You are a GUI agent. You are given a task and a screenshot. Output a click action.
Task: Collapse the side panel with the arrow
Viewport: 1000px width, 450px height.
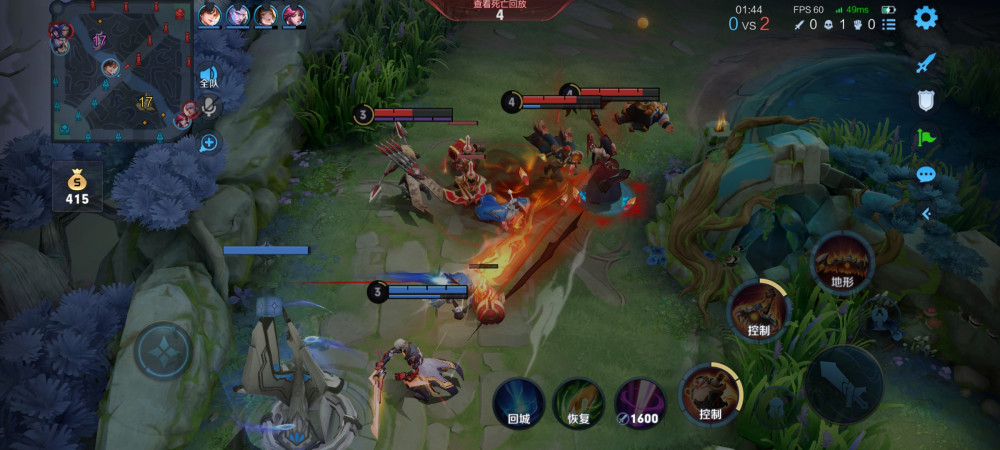(926, 213)
